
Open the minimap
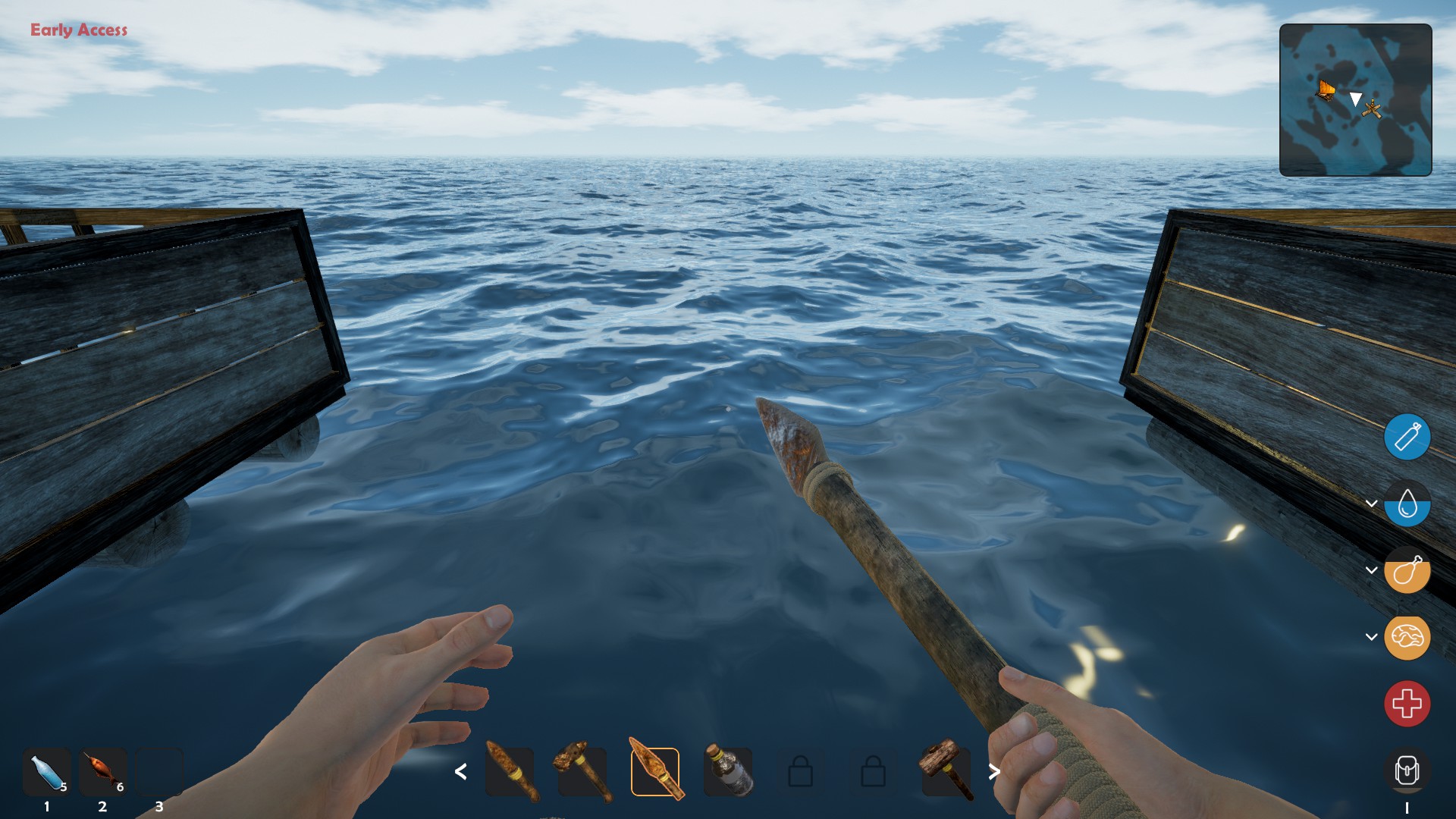click(x=1355, y=100)
